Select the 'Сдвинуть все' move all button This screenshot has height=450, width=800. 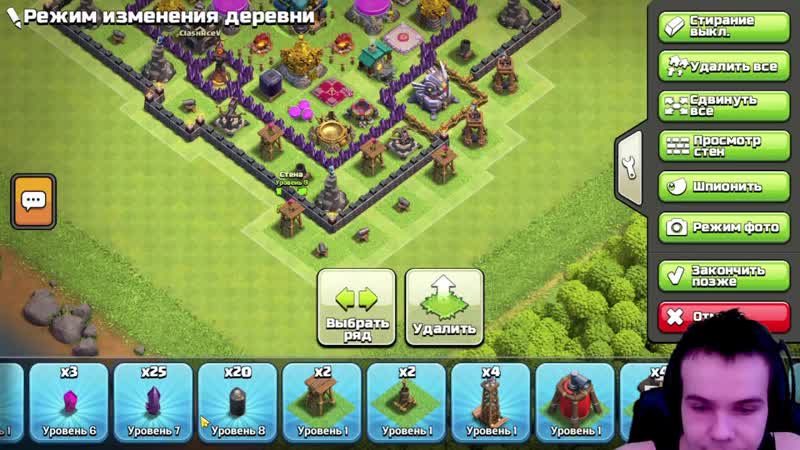coord(718,106)
